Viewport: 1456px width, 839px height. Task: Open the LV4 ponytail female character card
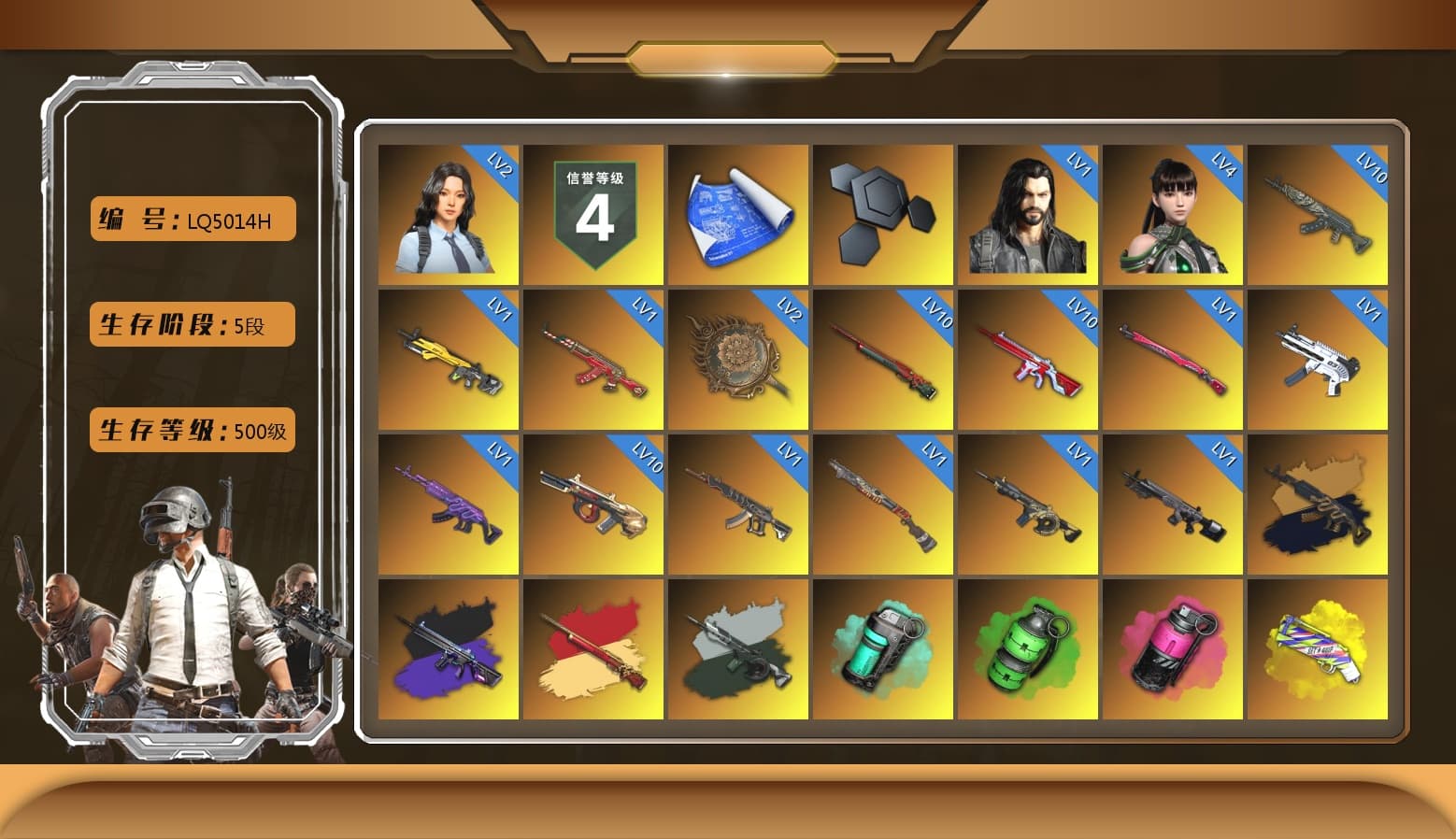(x=1173, y=215)
